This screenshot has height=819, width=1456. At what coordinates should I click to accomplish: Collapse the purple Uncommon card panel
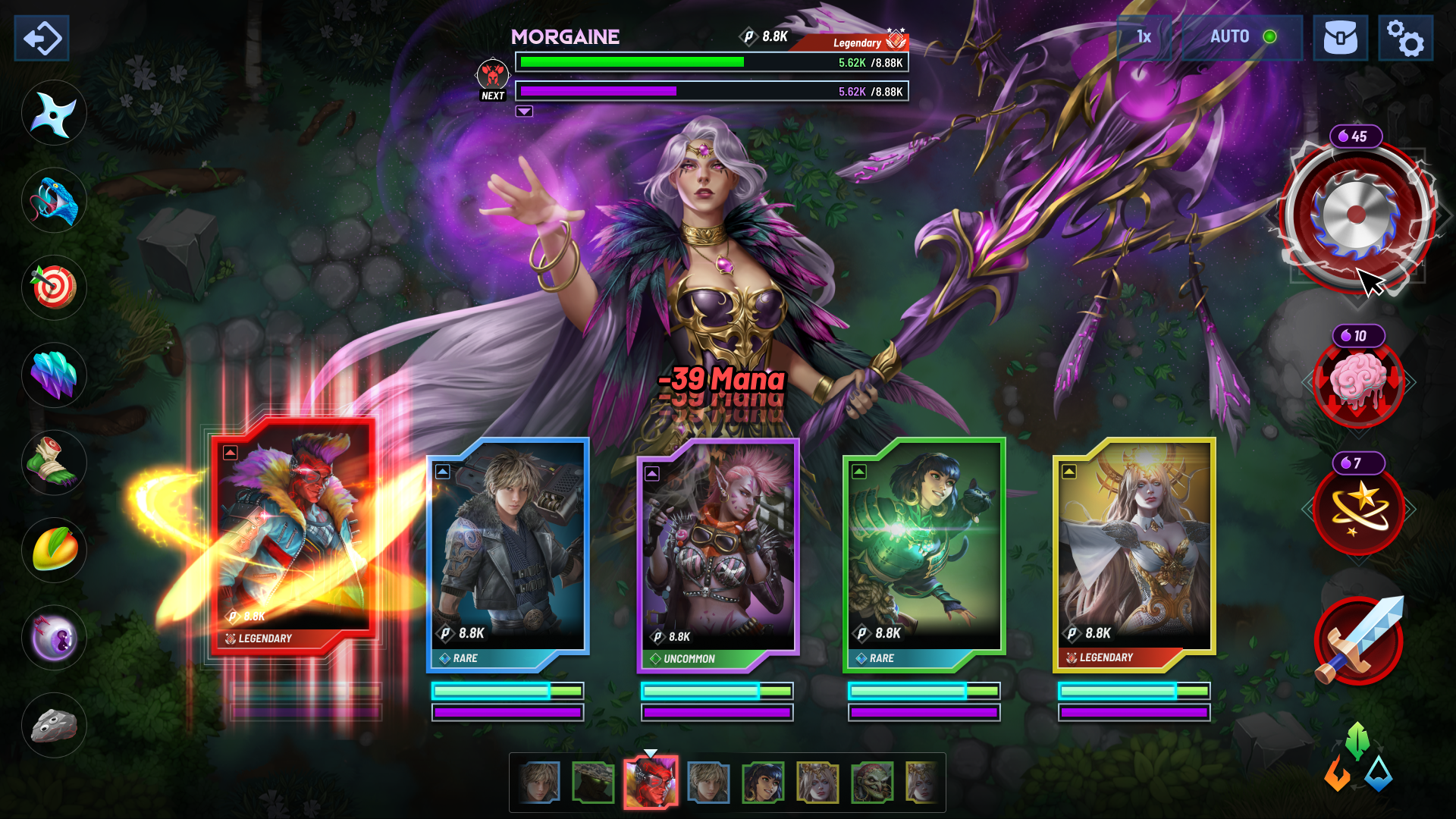point(651,472)
